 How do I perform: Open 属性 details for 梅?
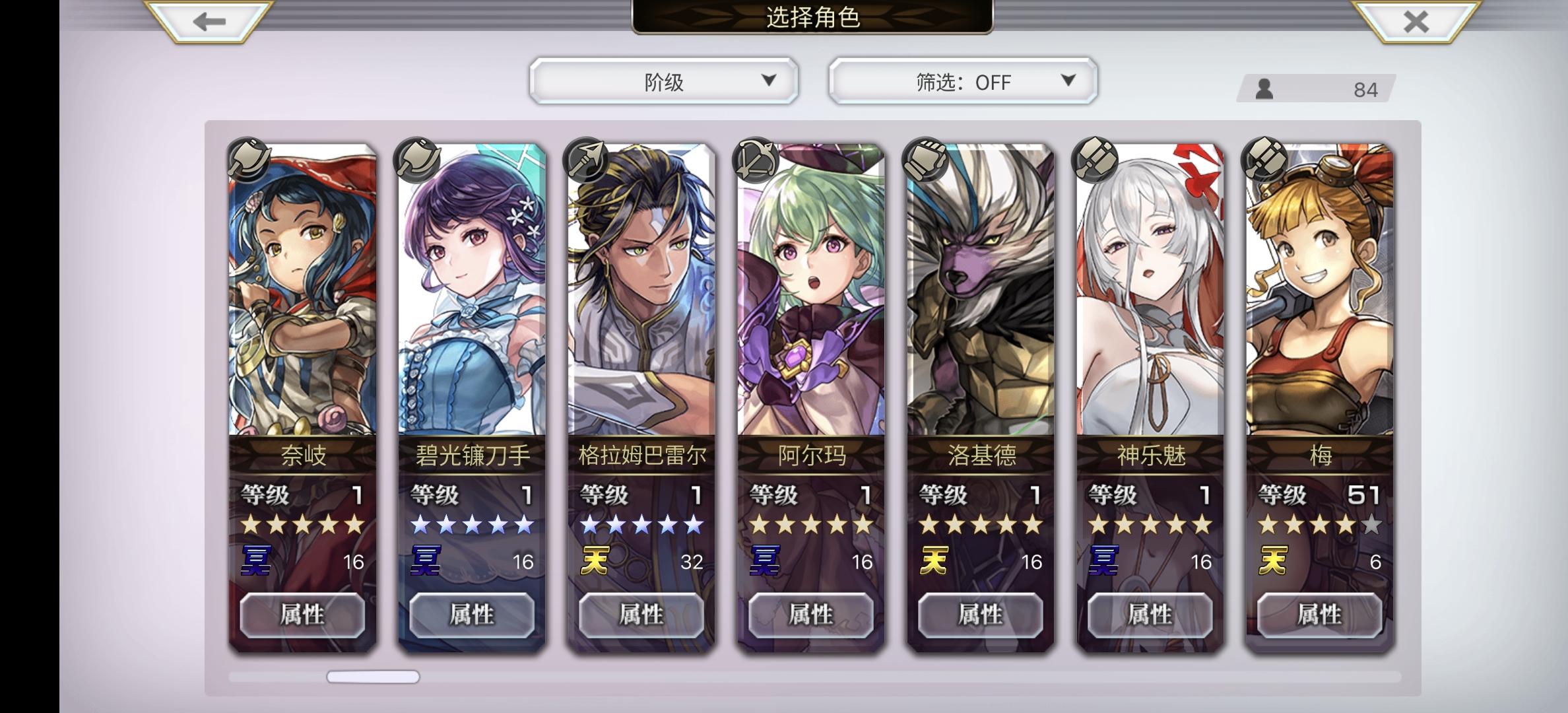click(1320, 614)
